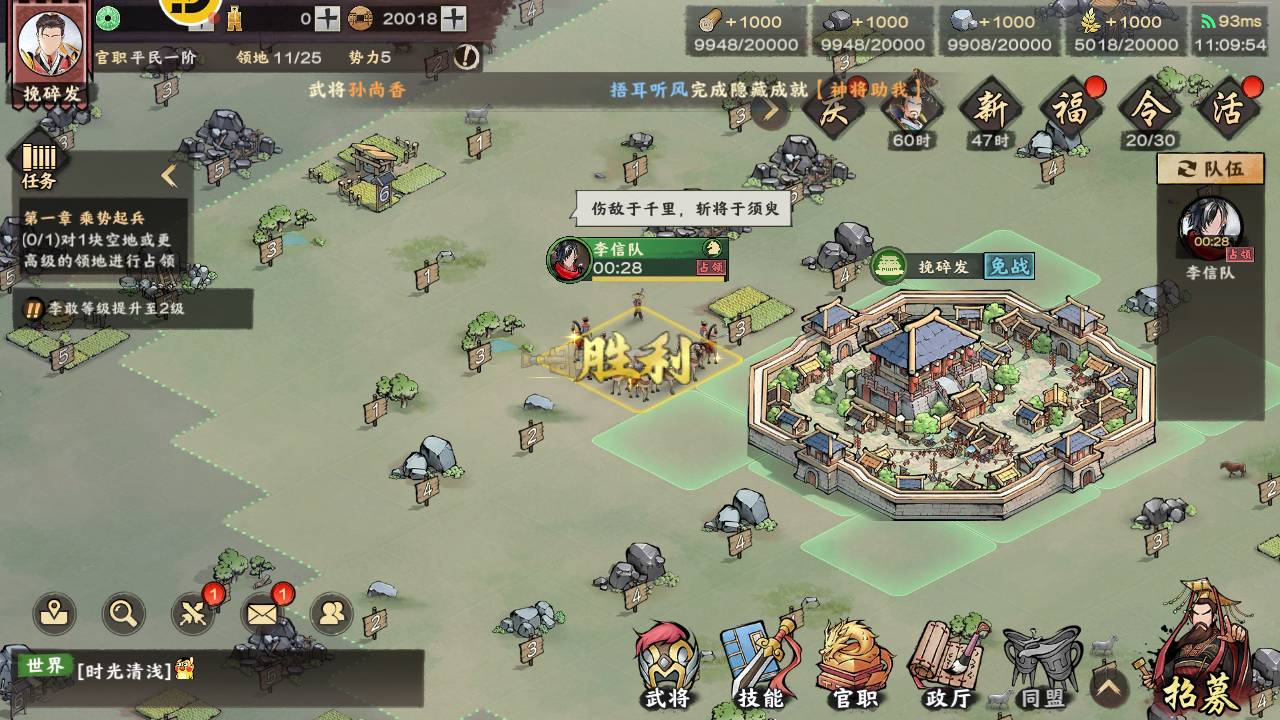This screenshot has height=720, width=1280.
Task: Collapse the 任务 quest panel with the arrow
Action: 169,177
